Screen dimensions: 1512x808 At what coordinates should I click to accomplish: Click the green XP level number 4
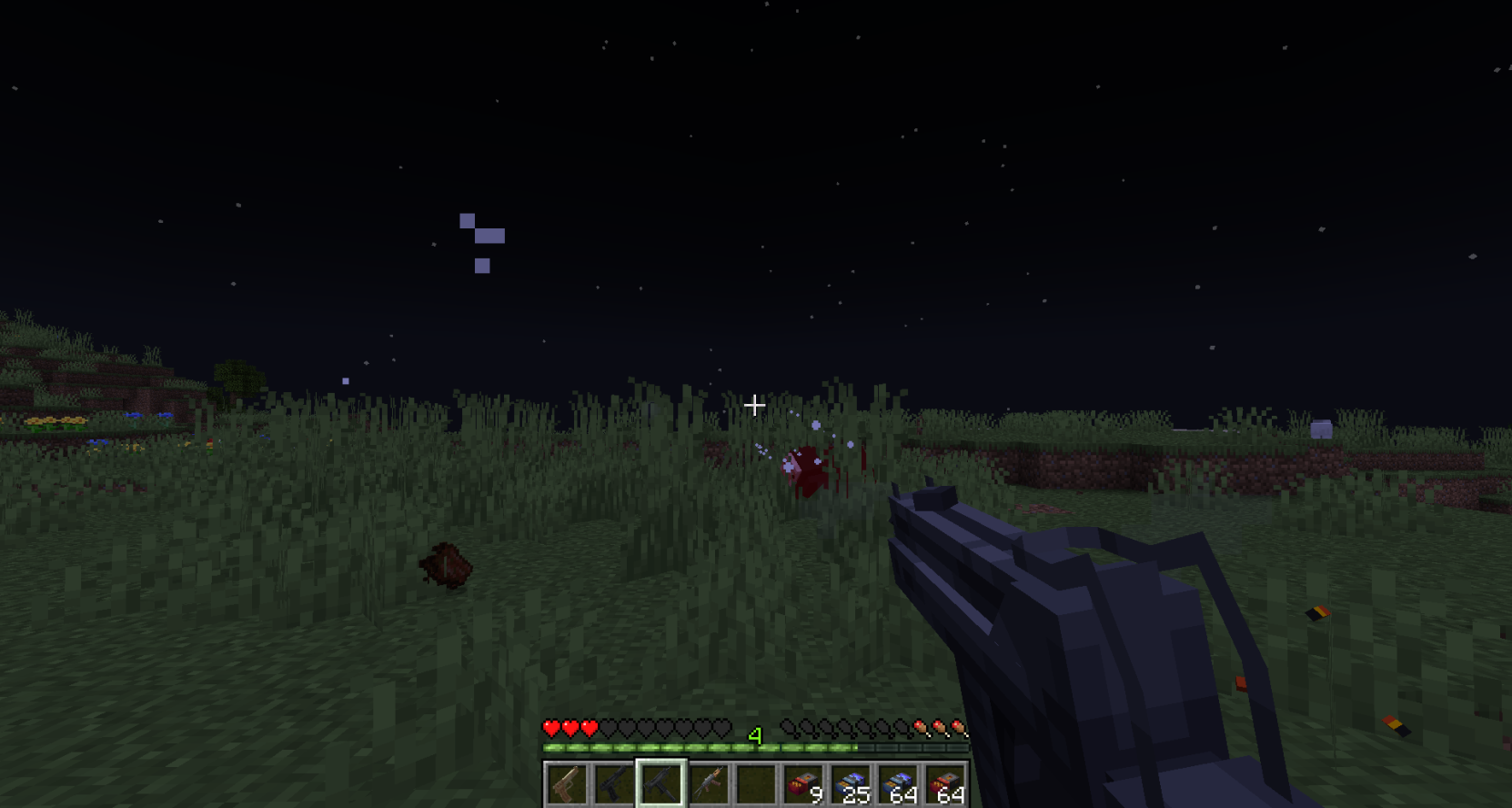754,733
